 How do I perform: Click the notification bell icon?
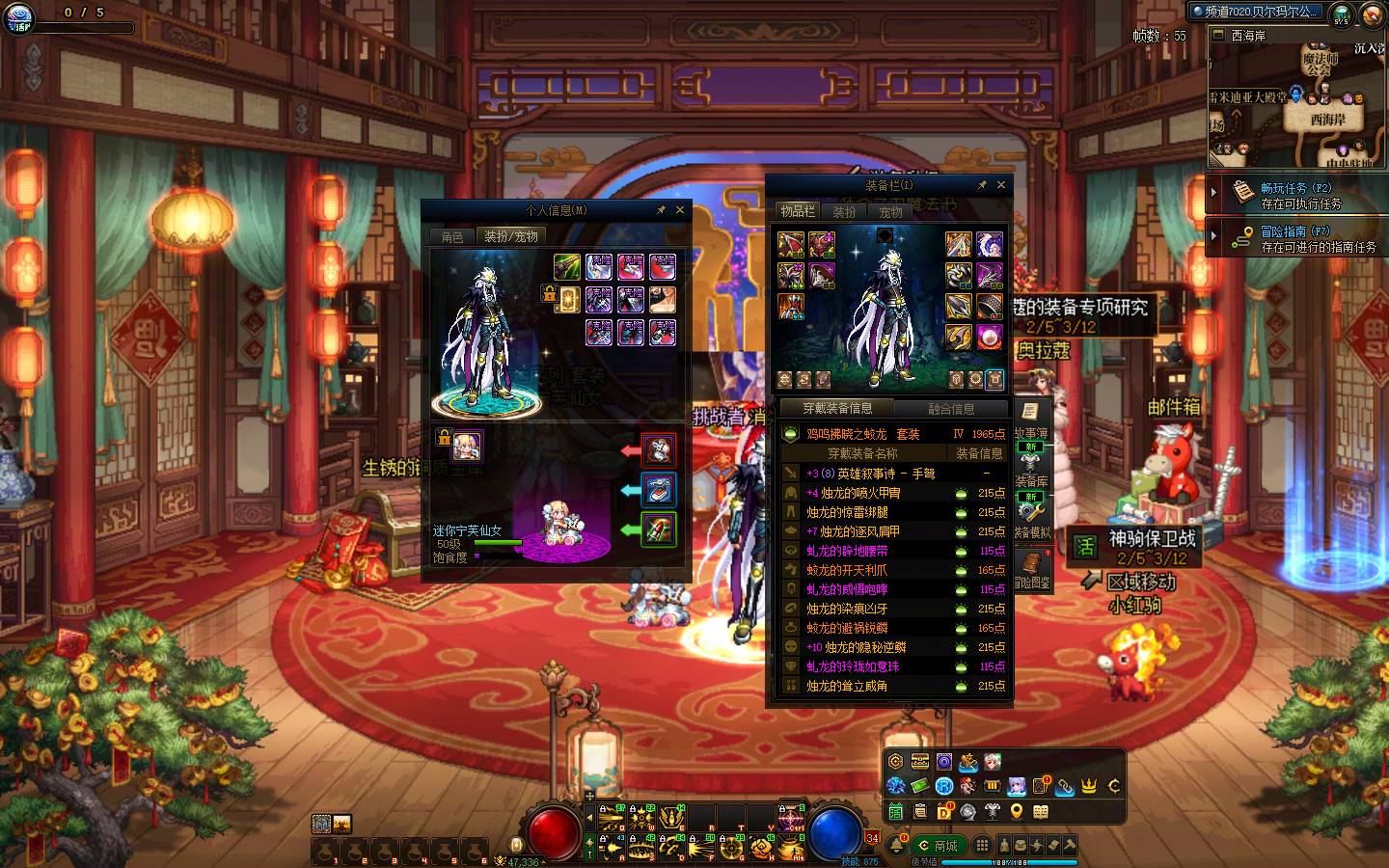897,846
